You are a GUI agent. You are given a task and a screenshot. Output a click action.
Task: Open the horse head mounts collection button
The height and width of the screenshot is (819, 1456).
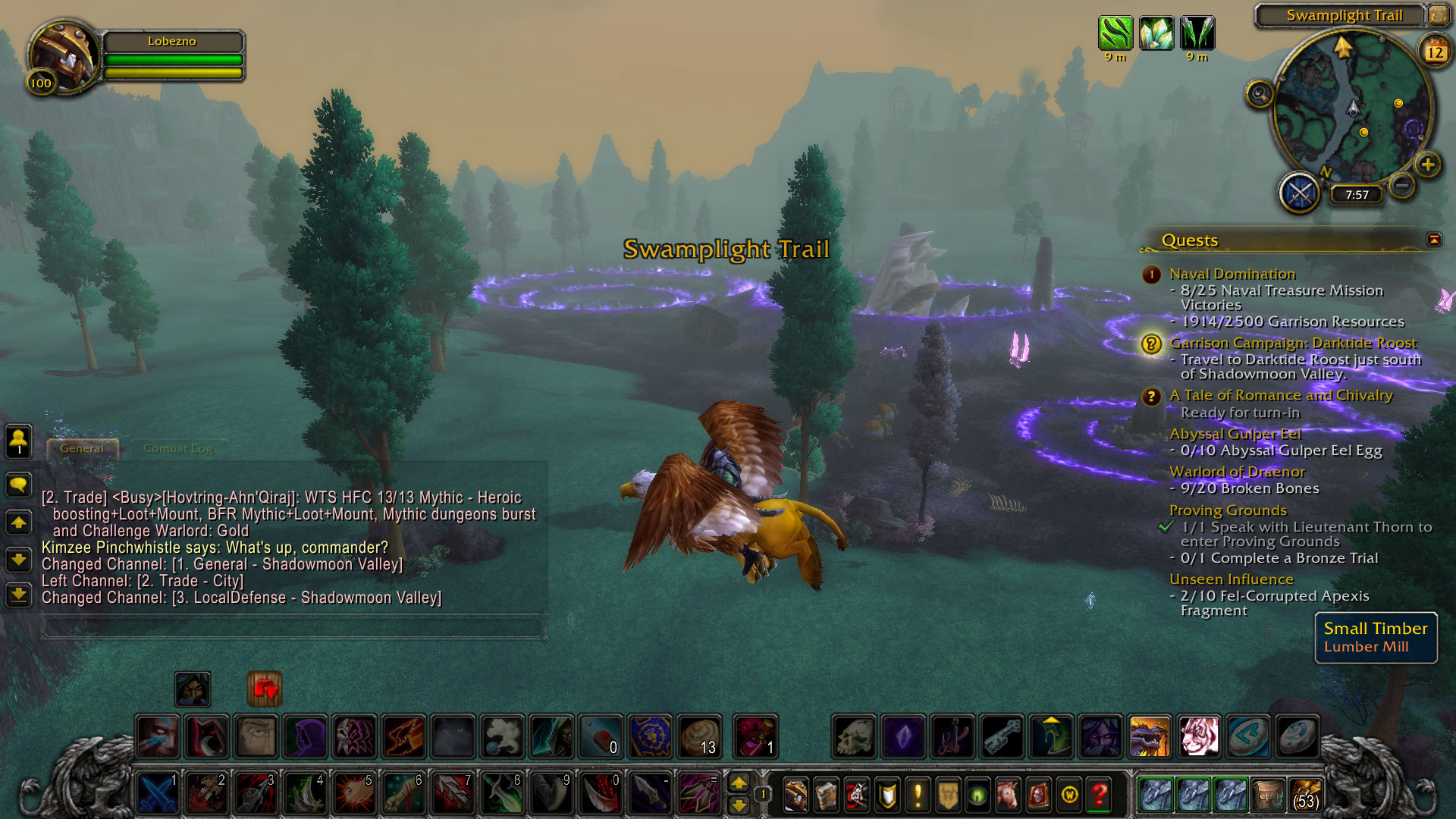(x=1008, y=795)
